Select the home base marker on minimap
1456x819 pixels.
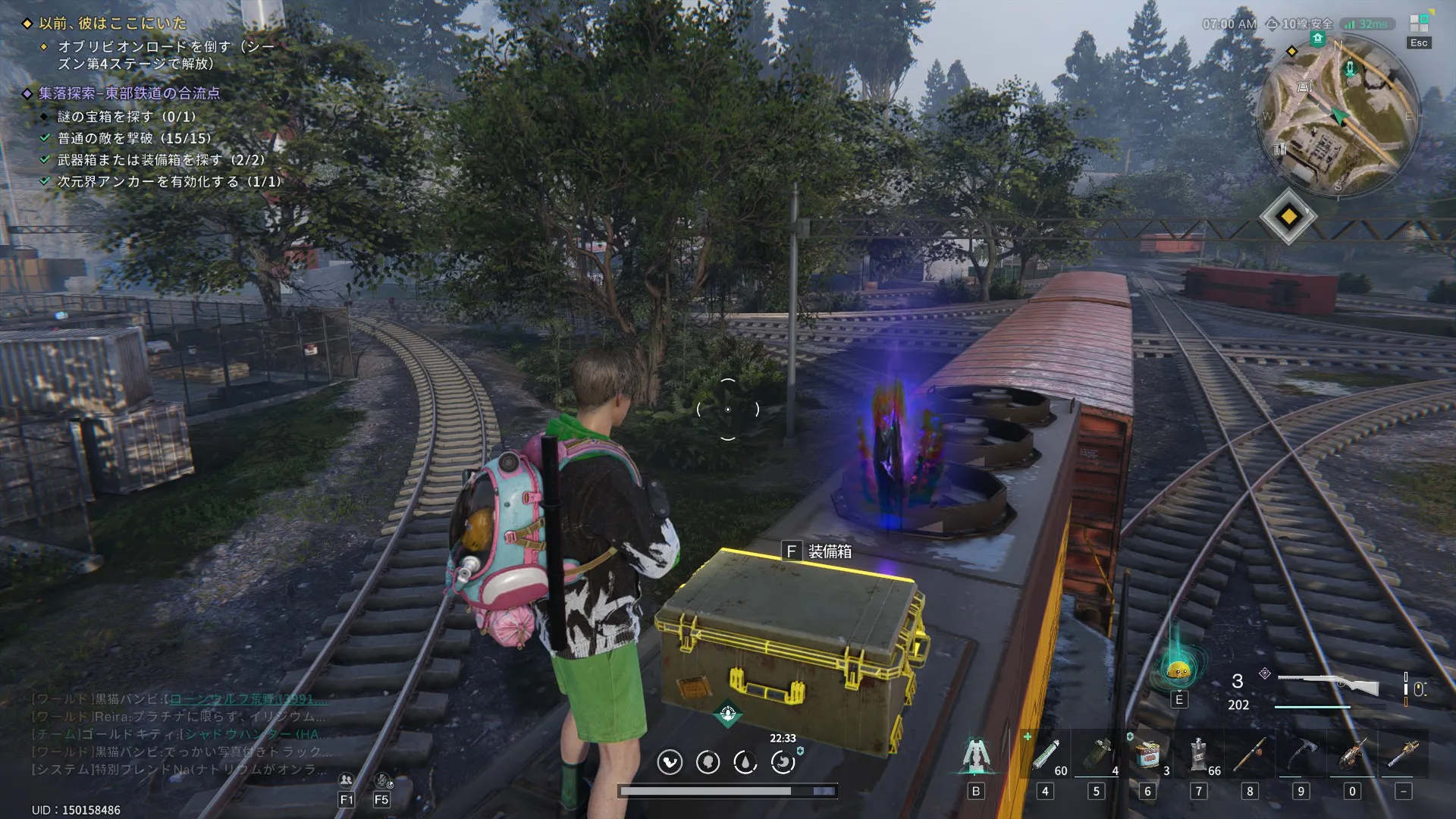tap(1318, 39)
